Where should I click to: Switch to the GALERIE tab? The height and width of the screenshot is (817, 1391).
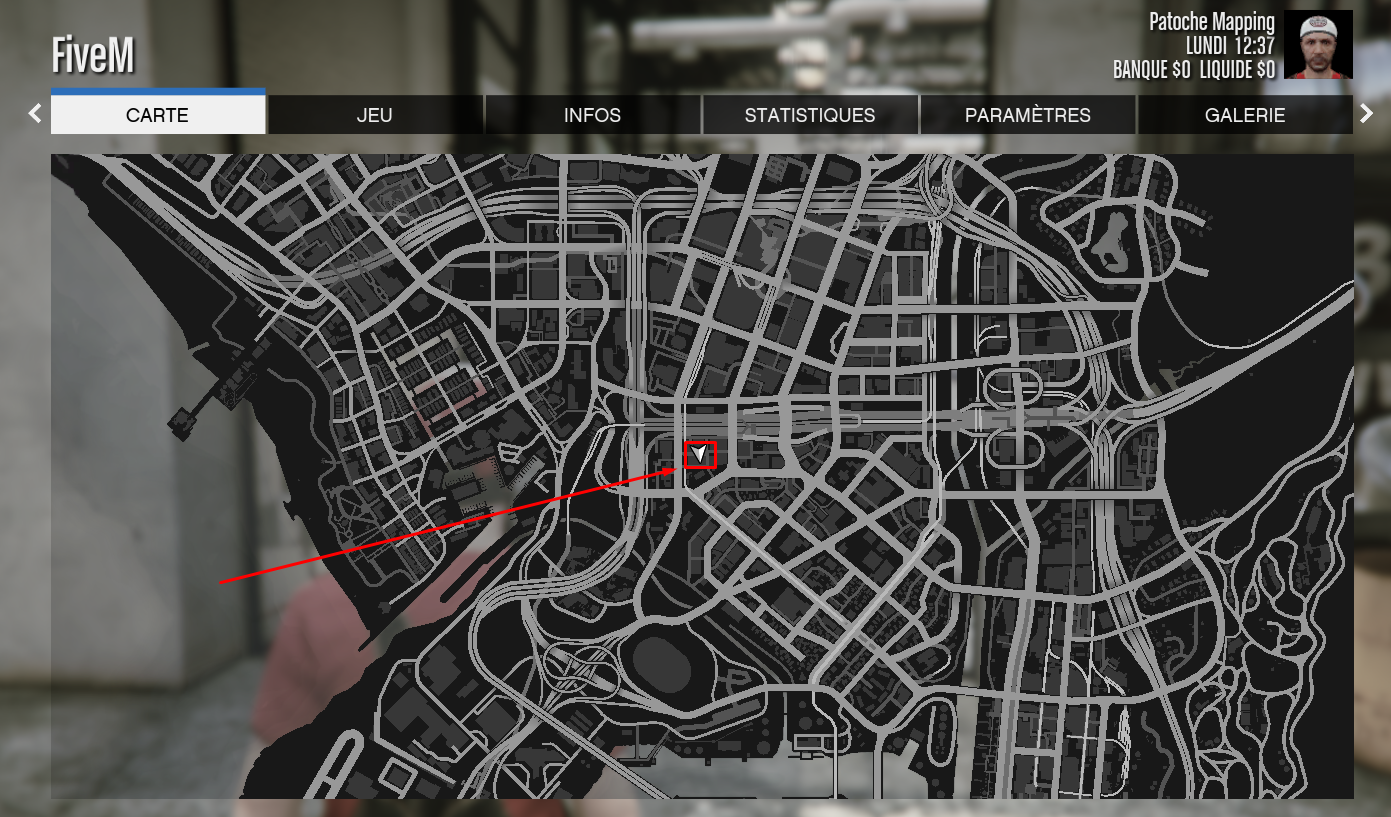pyautogui.click(x=1245, y=115)
